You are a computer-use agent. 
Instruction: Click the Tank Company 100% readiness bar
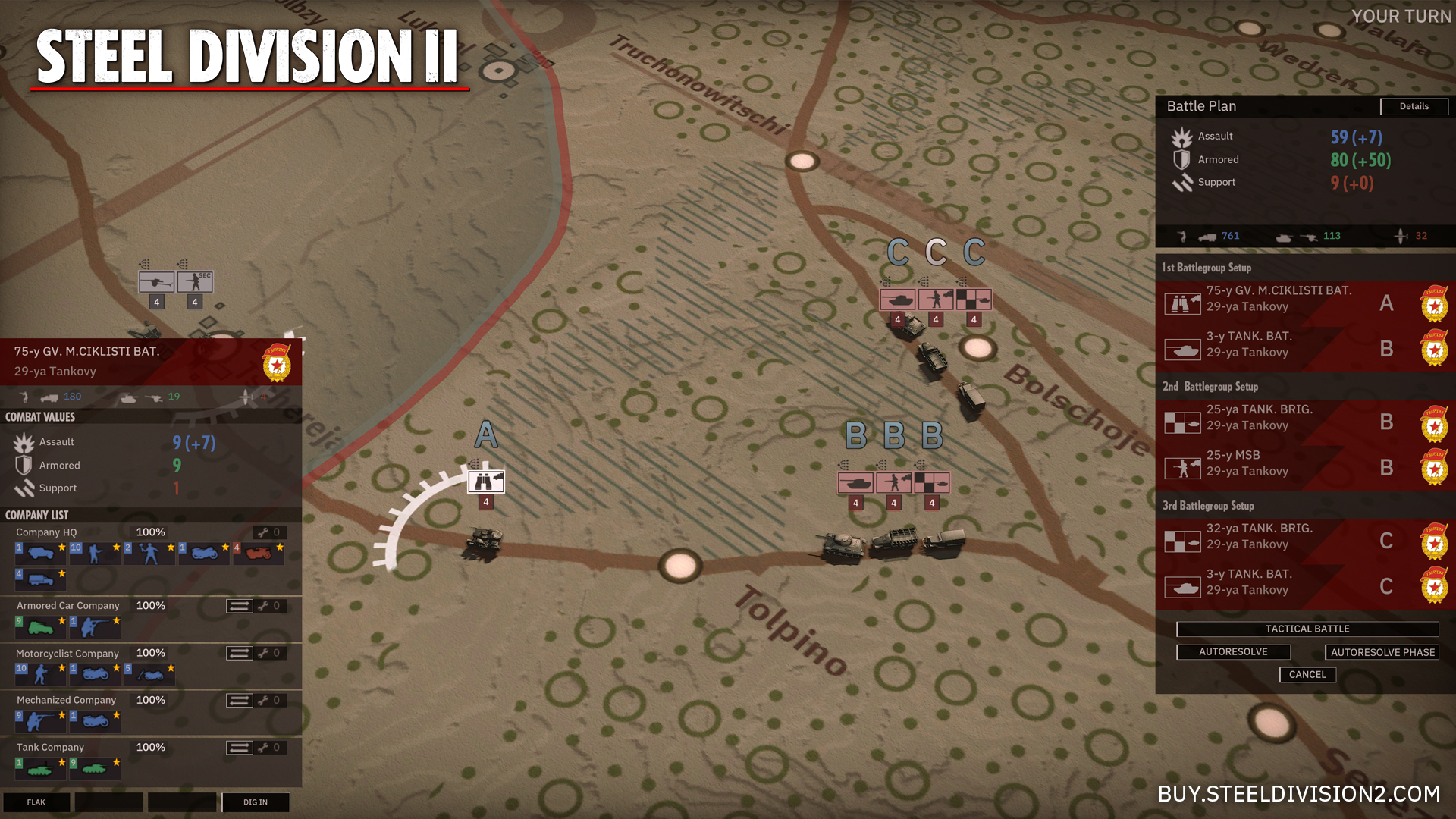pos(150,747)
